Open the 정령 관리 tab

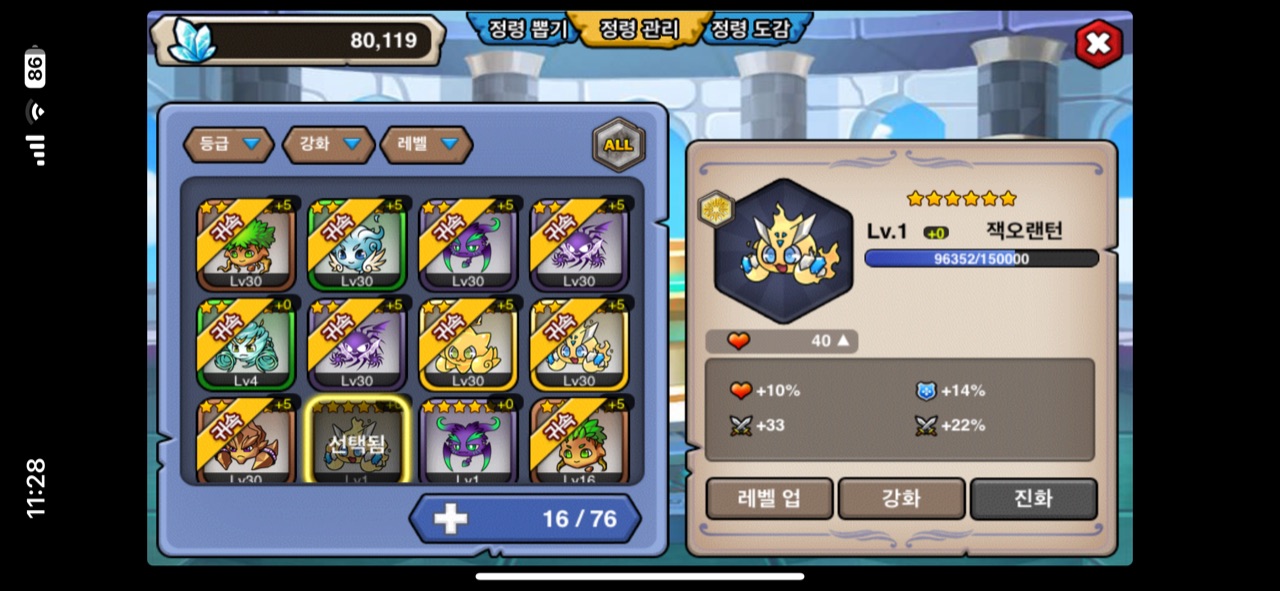(638, 29)
